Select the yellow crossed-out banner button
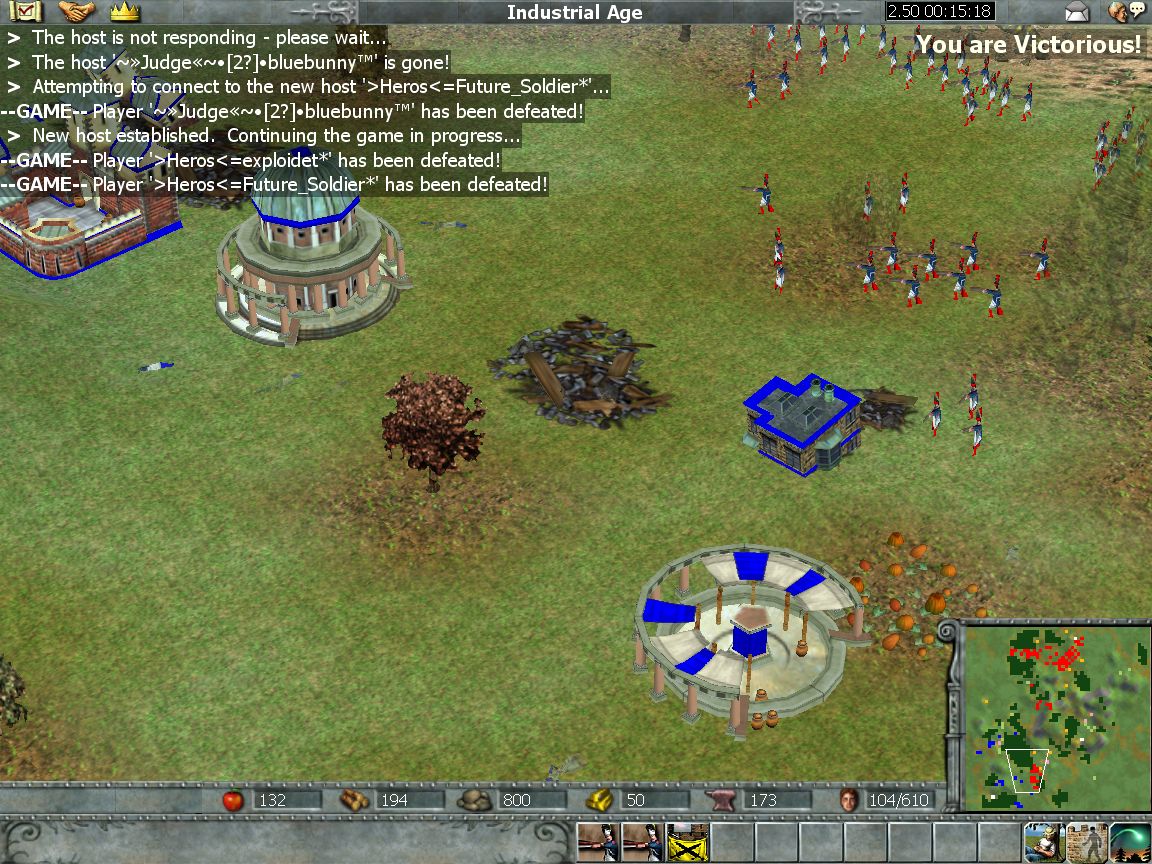The image size is (1152, 864). point(687,843)
